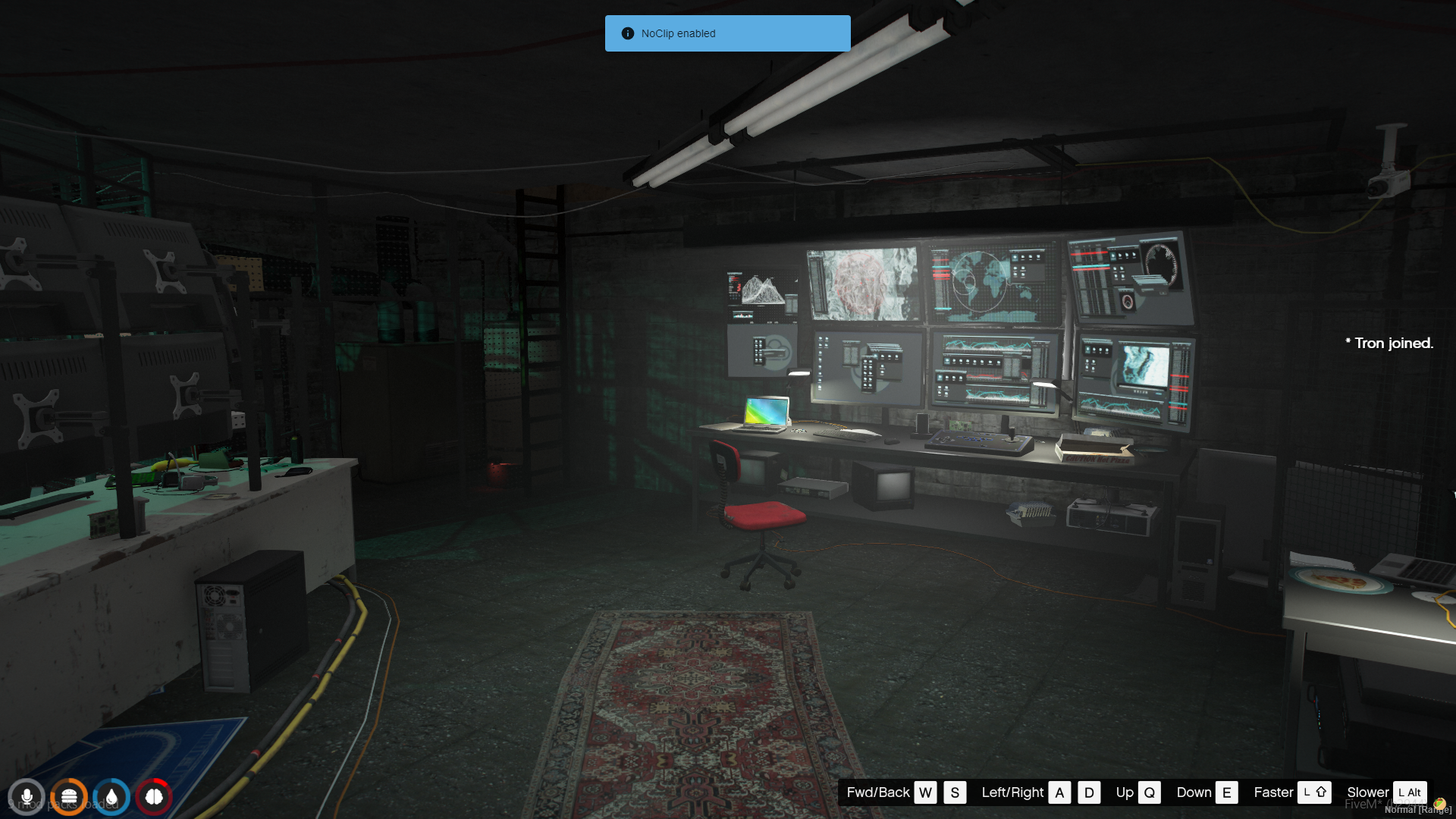Select the burger hunger status icon
This screenshot has width=1456, height=819.
coord(69,797)
